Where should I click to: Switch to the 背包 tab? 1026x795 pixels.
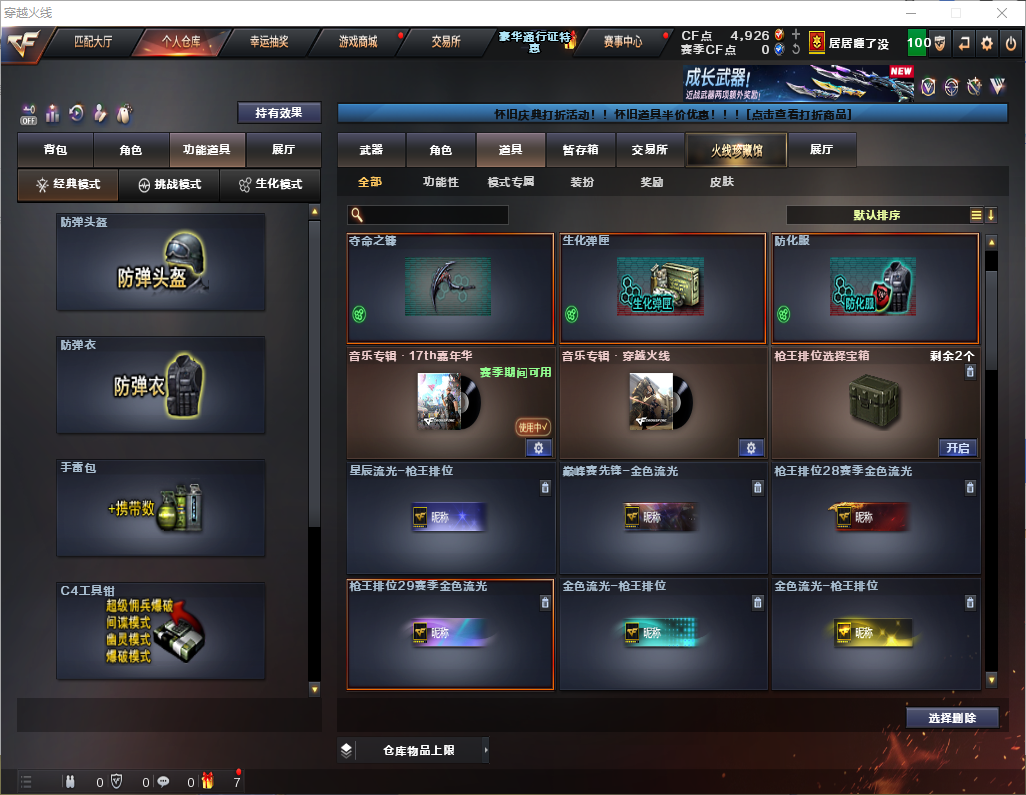point(55,150)
